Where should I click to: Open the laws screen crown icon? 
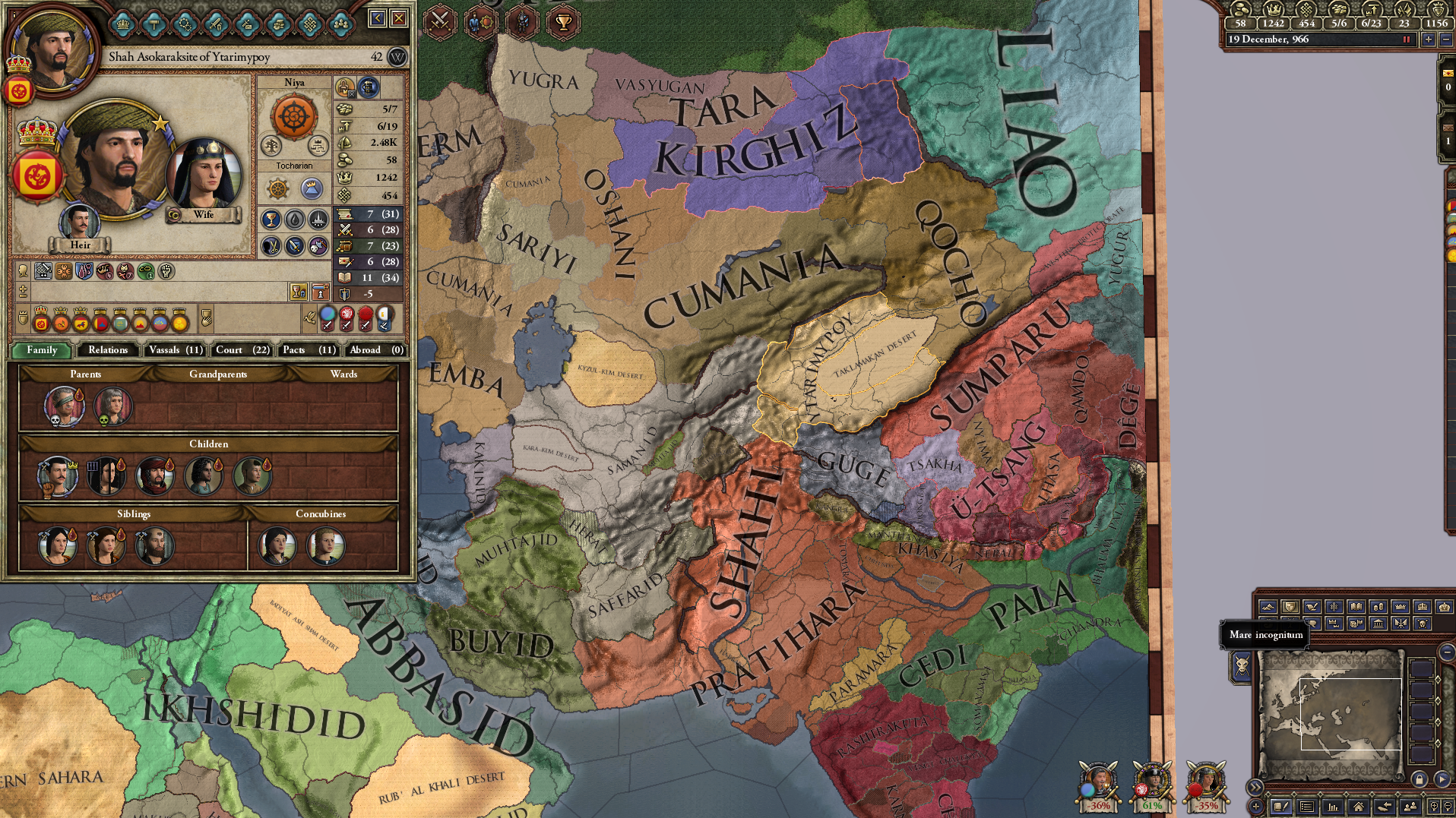(124, 24)
